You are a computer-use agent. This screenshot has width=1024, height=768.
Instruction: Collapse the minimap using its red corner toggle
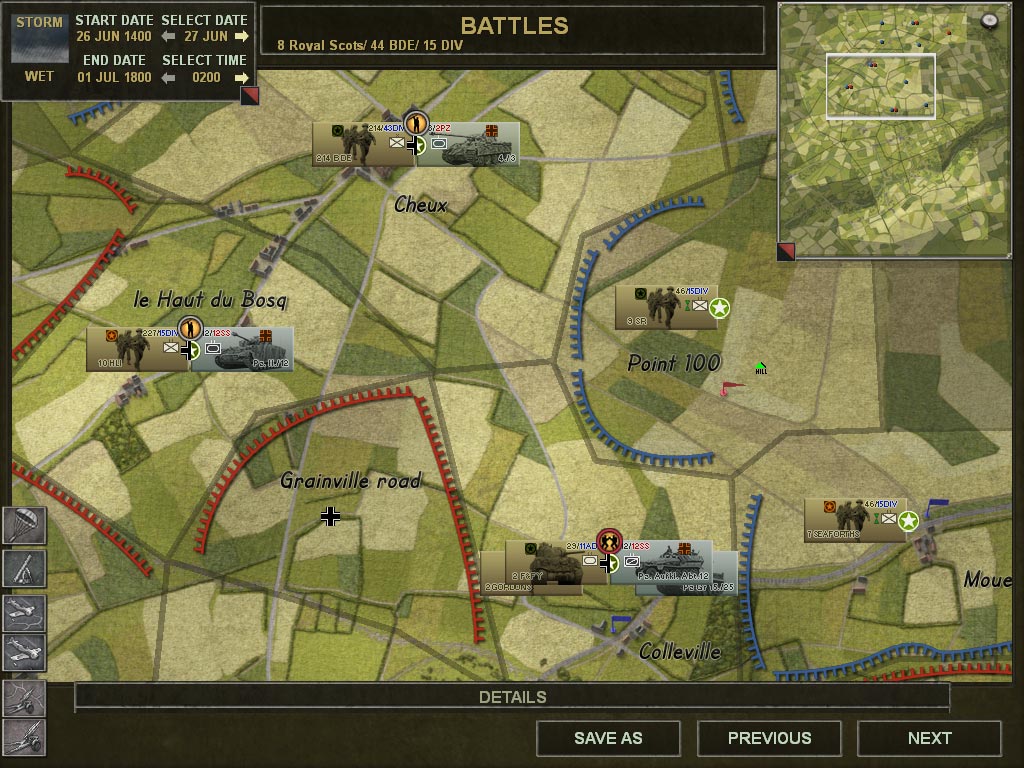(787, 251)
